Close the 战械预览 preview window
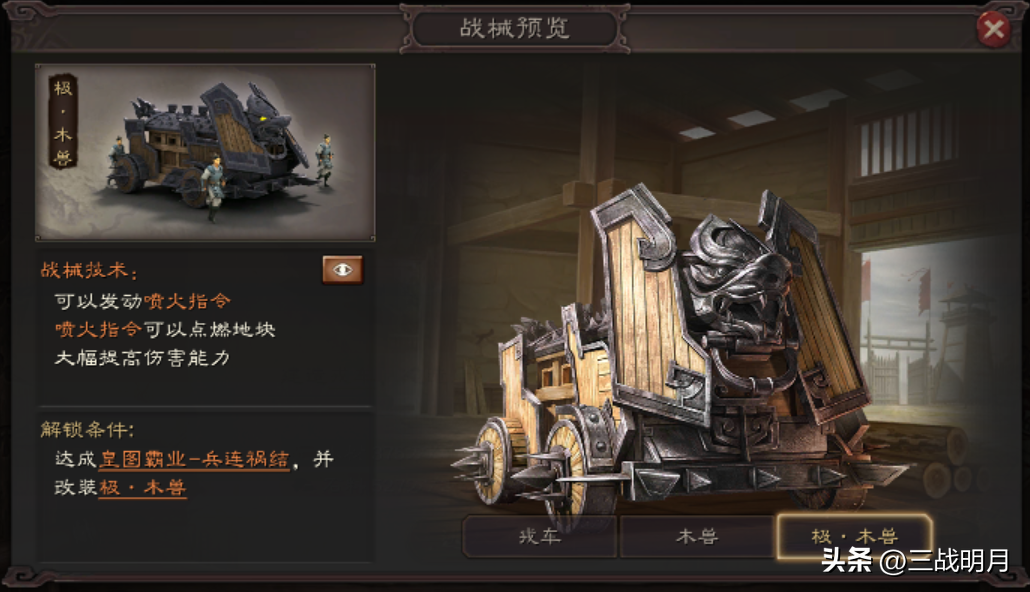Screen dimensions: 1030x592 pyautogui.click(x=994, y=30)
